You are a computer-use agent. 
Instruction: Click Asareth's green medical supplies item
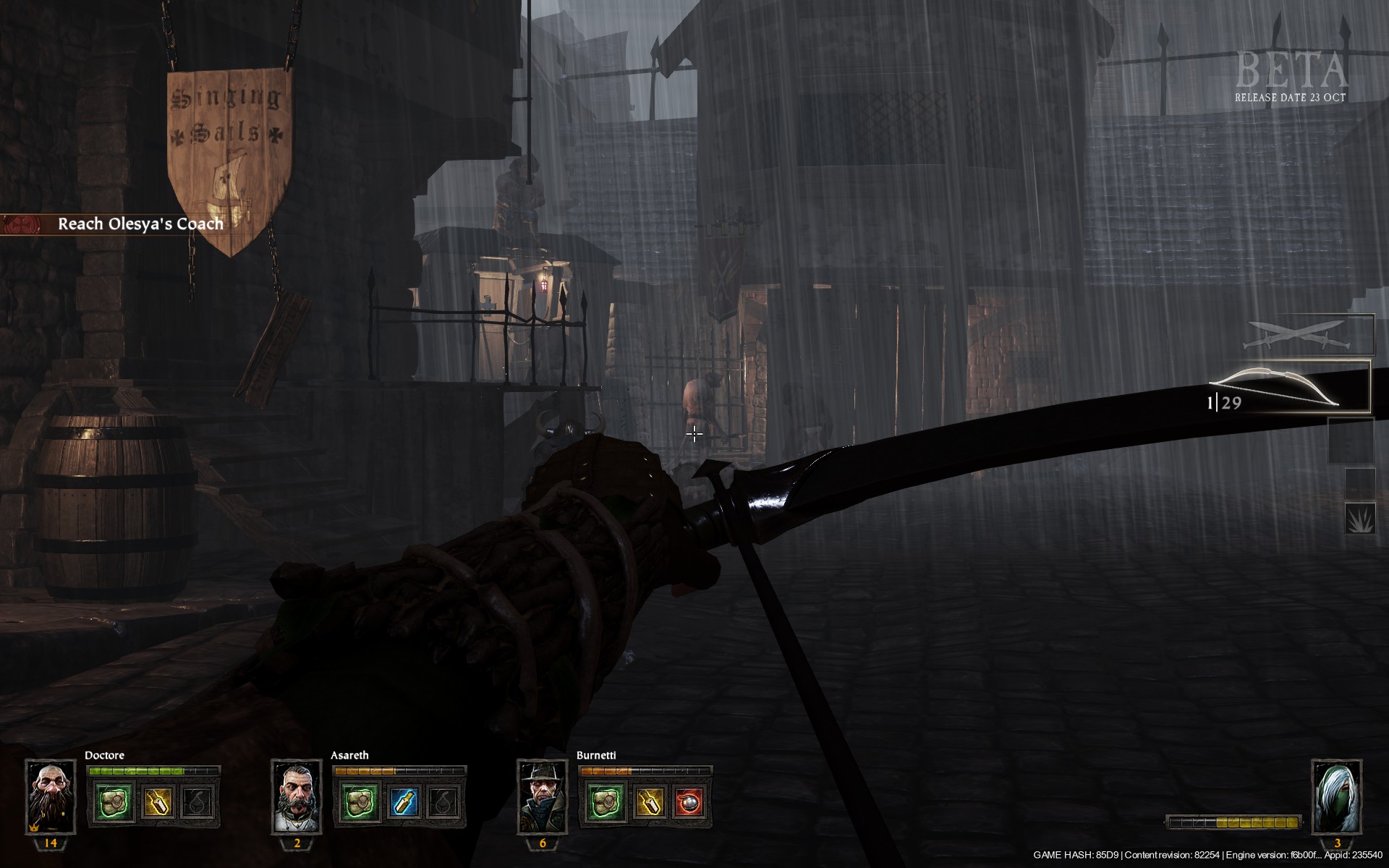[360, 804]
